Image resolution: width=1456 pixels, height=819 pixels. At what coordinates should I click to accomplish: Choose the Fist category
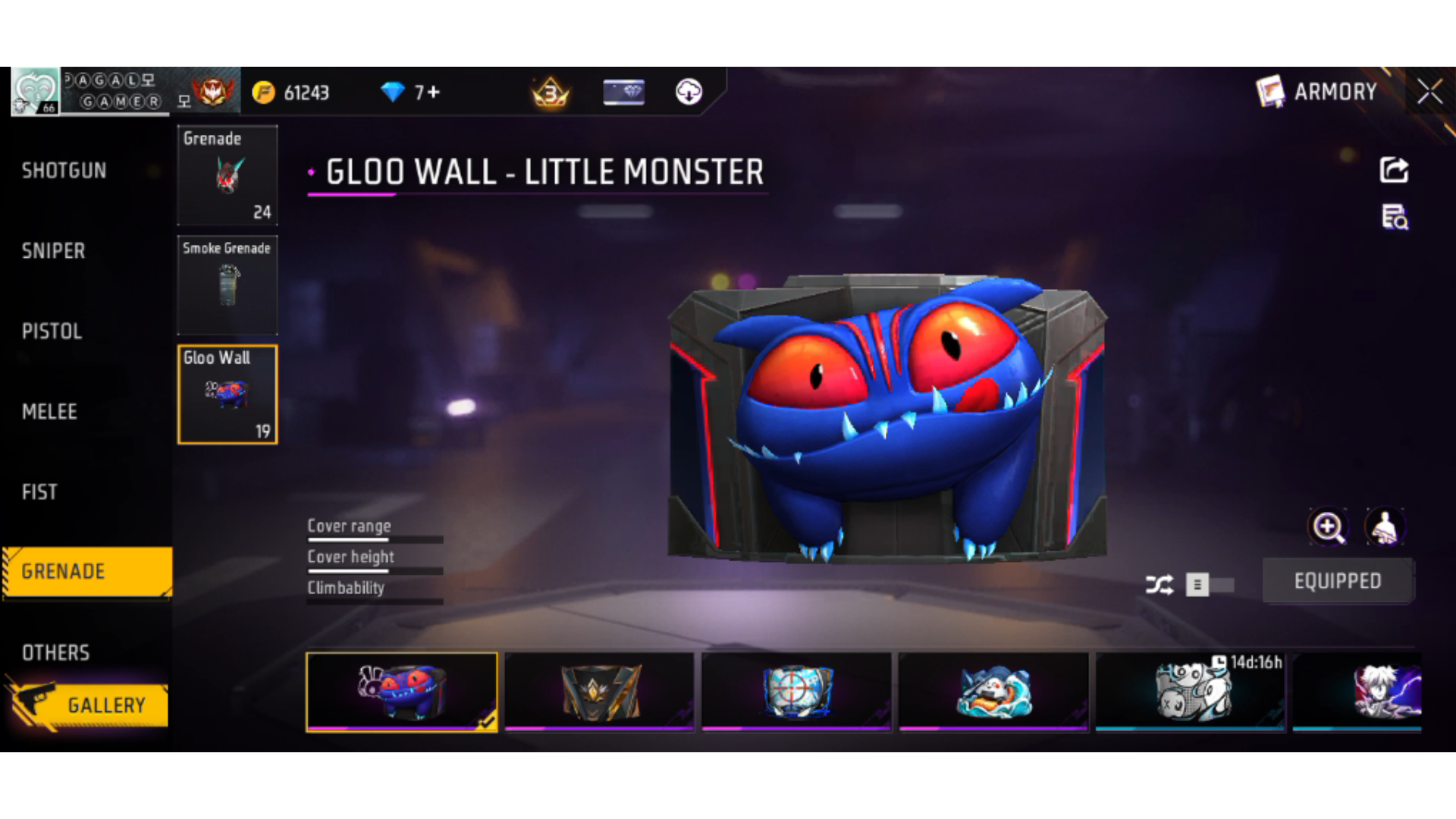(x=40, y=492)
